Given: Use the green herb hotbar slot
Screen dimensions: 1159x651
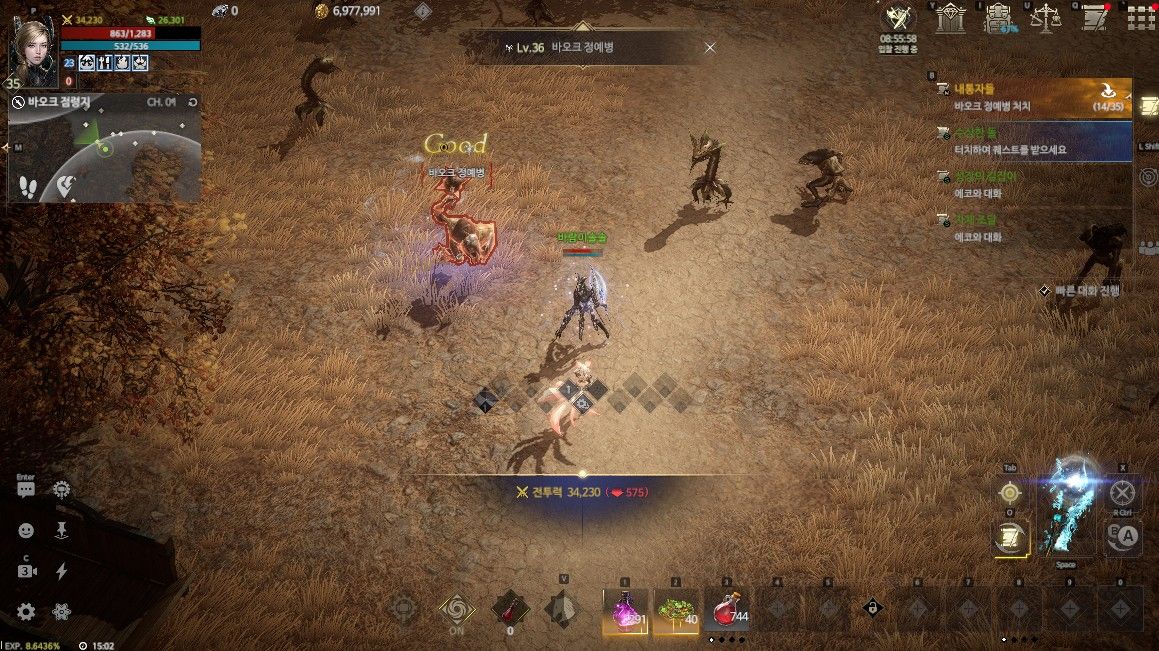Looking at the screenshot, I should (676, 608).
